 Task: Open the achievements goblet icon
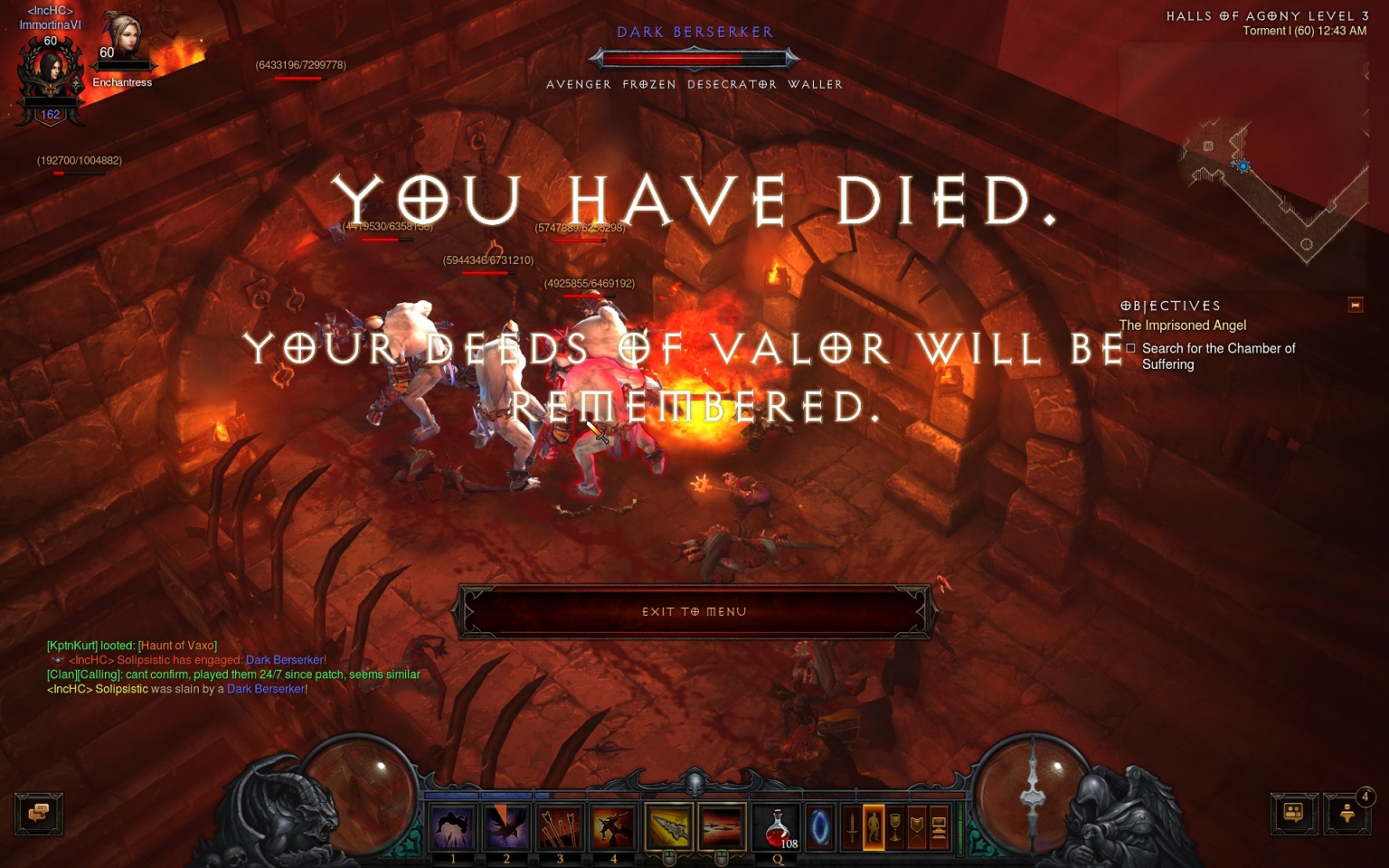click(895, 827)
